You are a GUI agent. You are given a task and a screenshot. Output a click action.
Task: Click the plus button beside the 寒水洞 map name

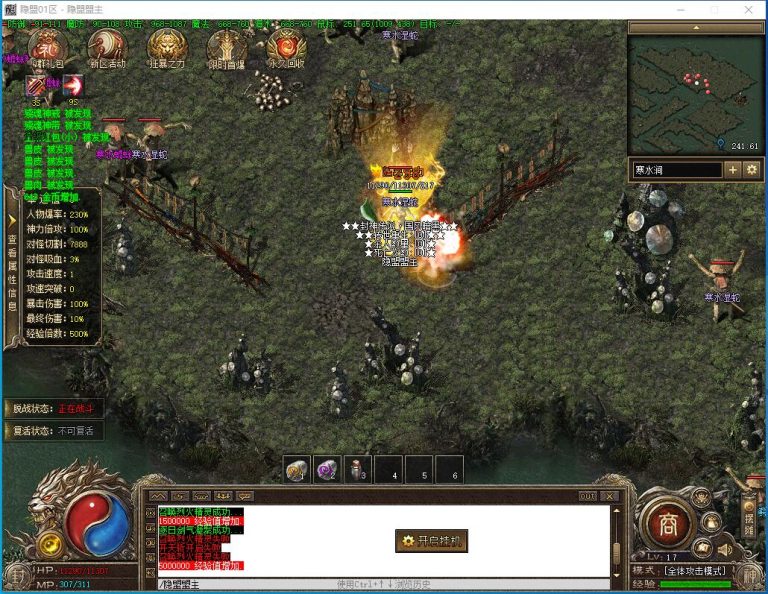point(733,170)
